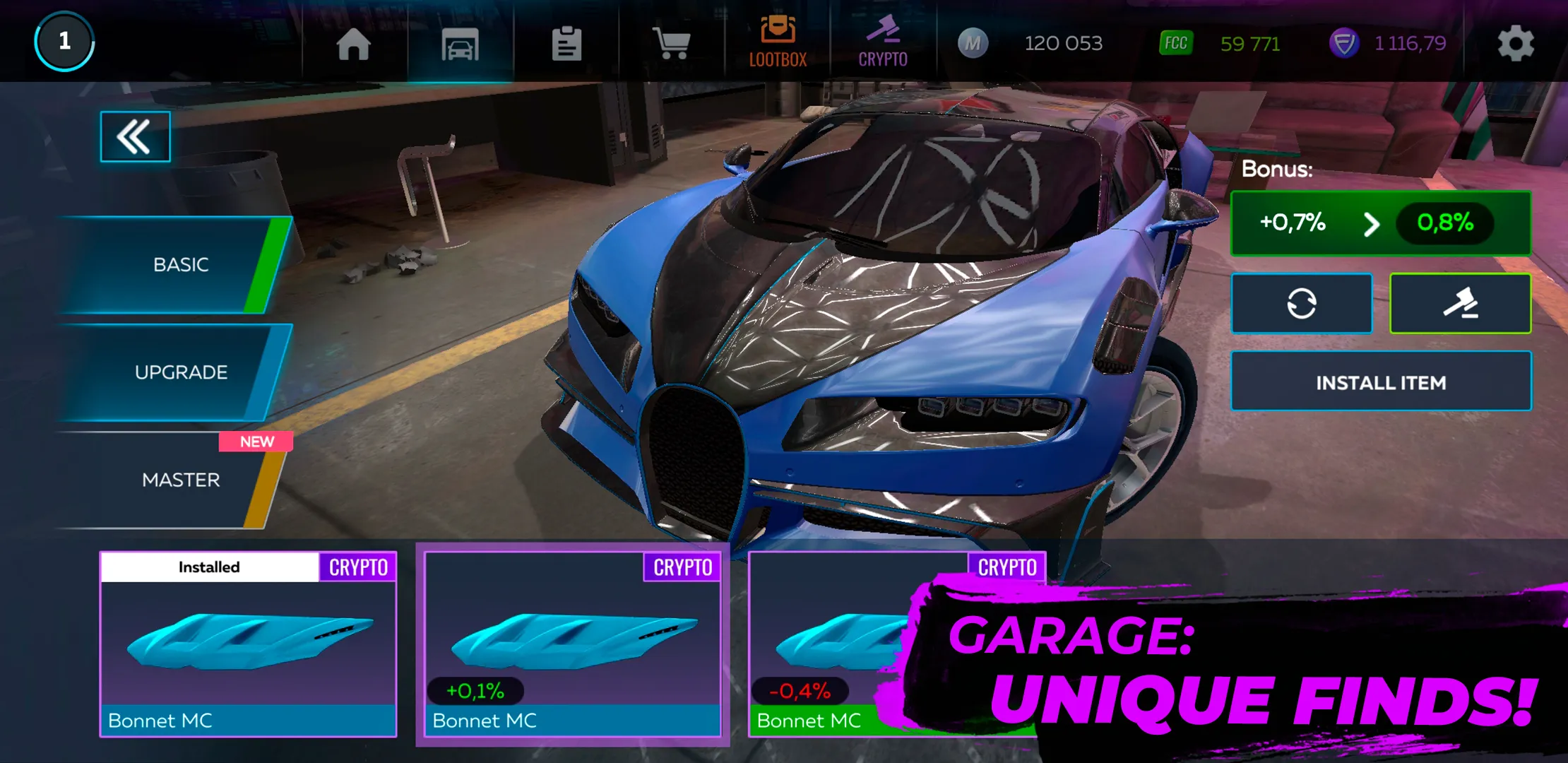Collapse the panel with the double-chevron arrow
The width and height of the screenshot is (1568, 763).
tap(135, 136)
